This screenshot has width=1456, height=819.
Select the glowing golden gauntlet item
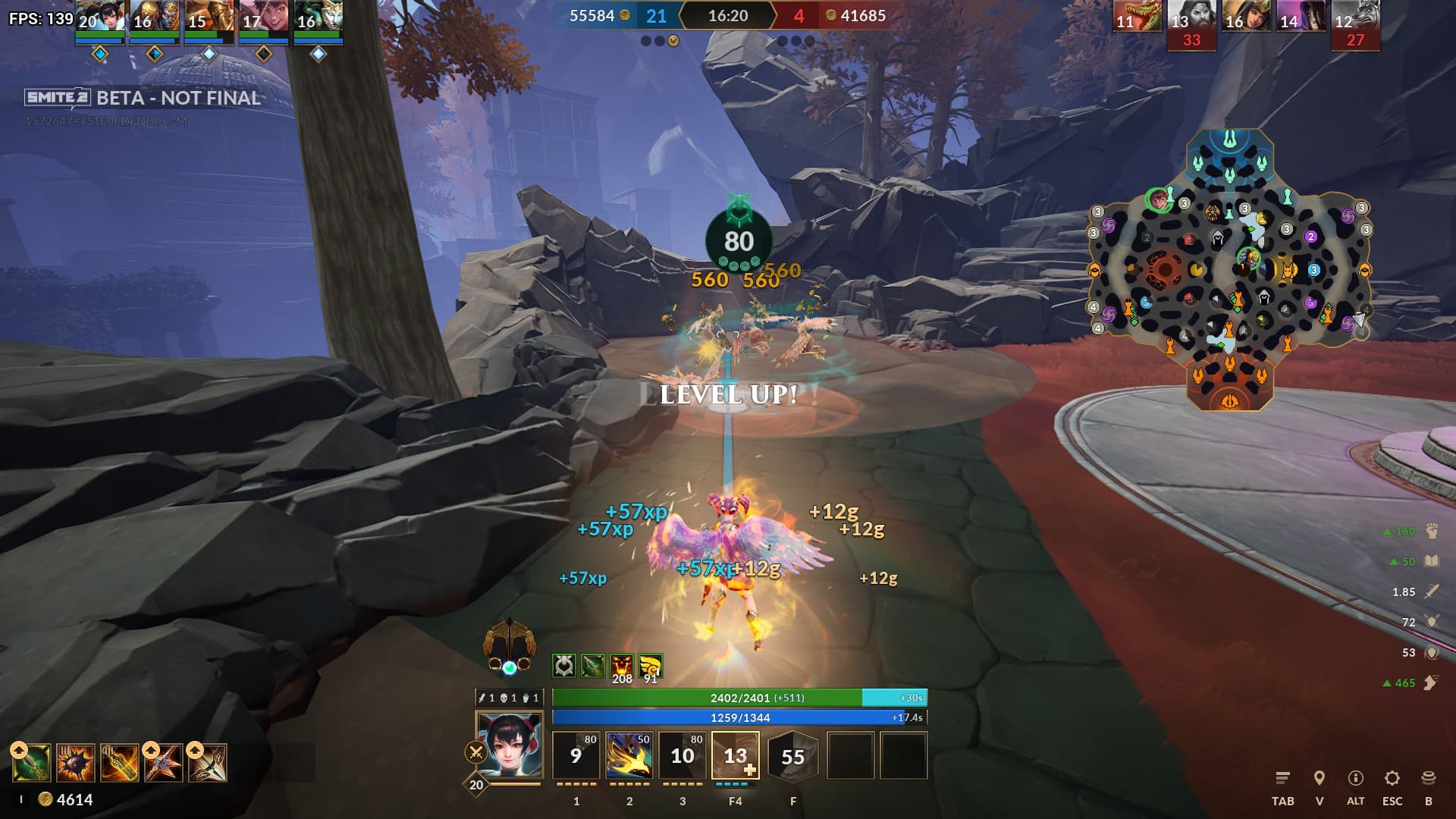[120, 763]
